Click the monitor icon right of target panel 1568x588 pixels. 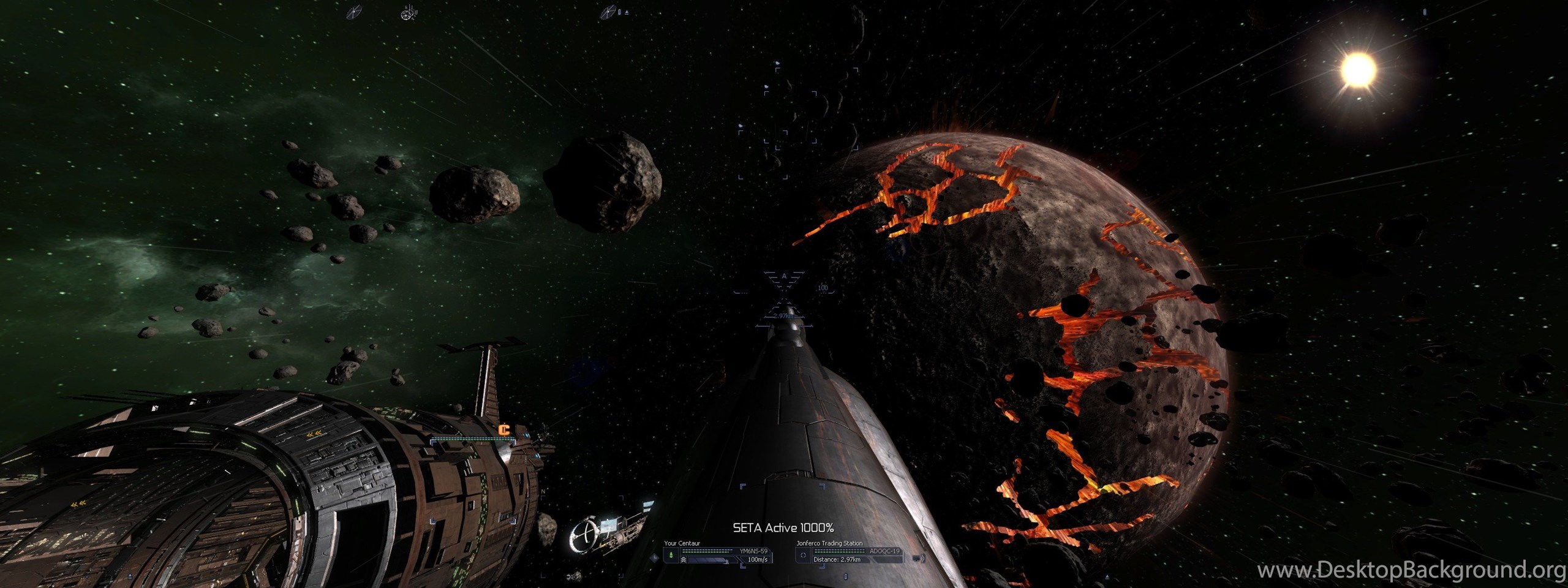coord(917,558)
